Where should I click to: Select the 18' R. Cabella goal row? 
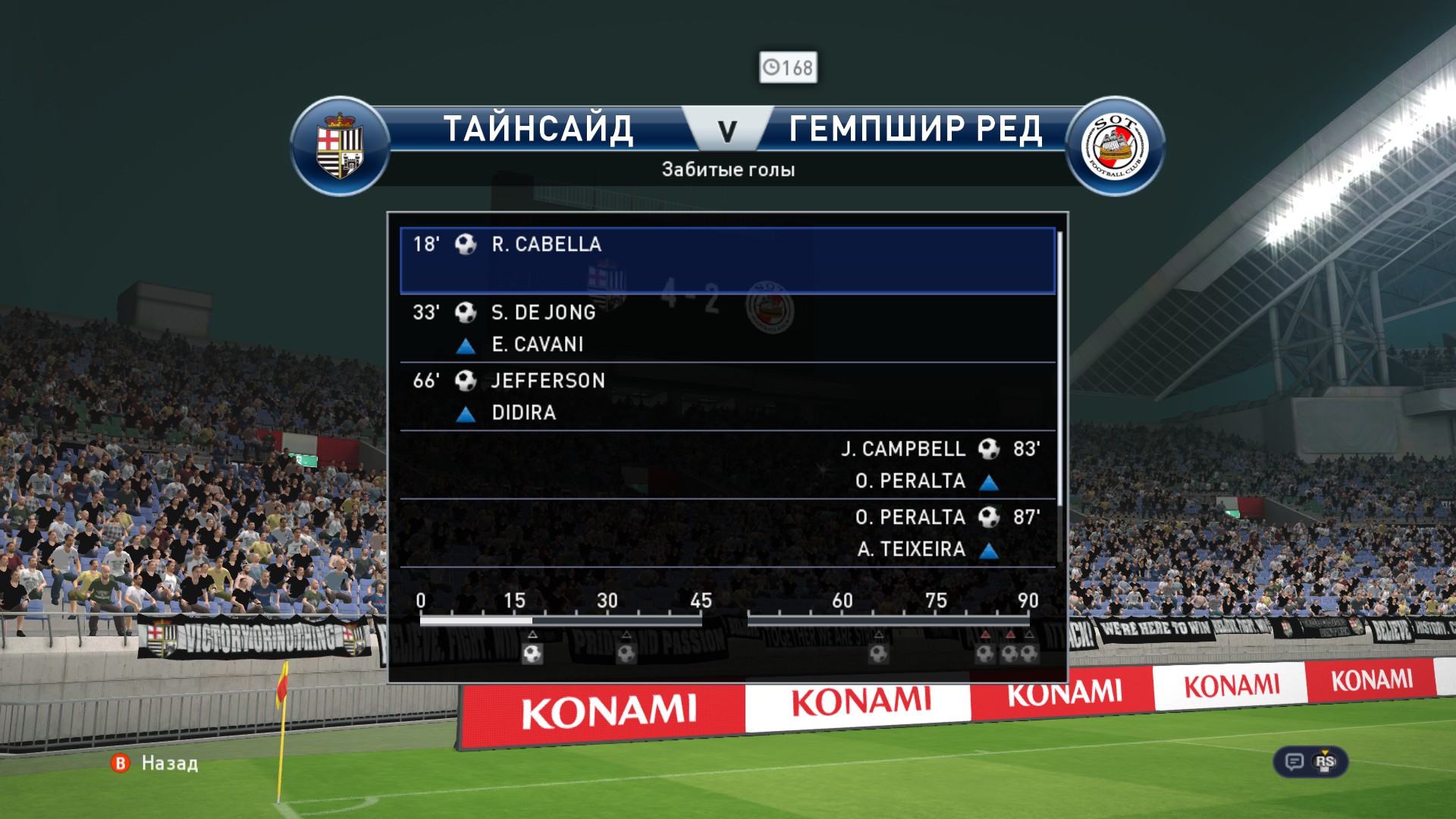tap(726, 260)
